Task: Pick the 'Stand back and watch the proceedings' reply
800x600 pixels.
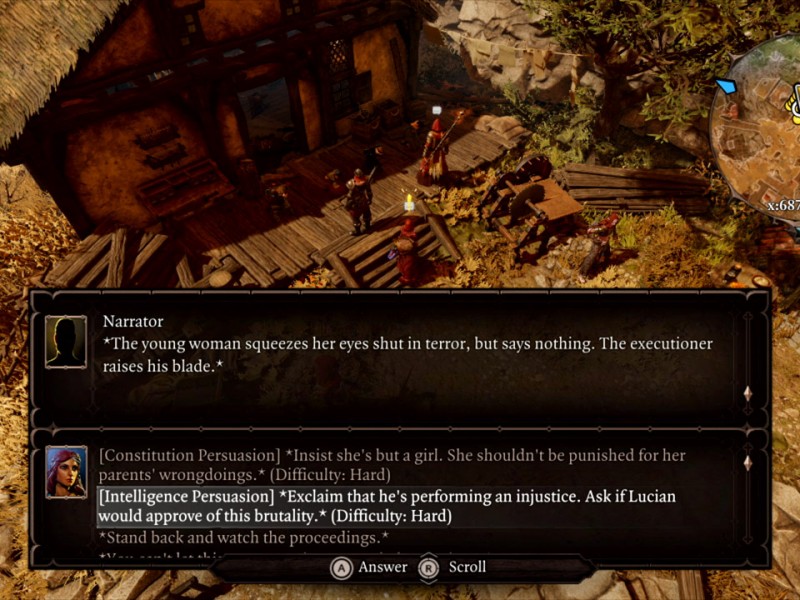Action: point(244,538)
